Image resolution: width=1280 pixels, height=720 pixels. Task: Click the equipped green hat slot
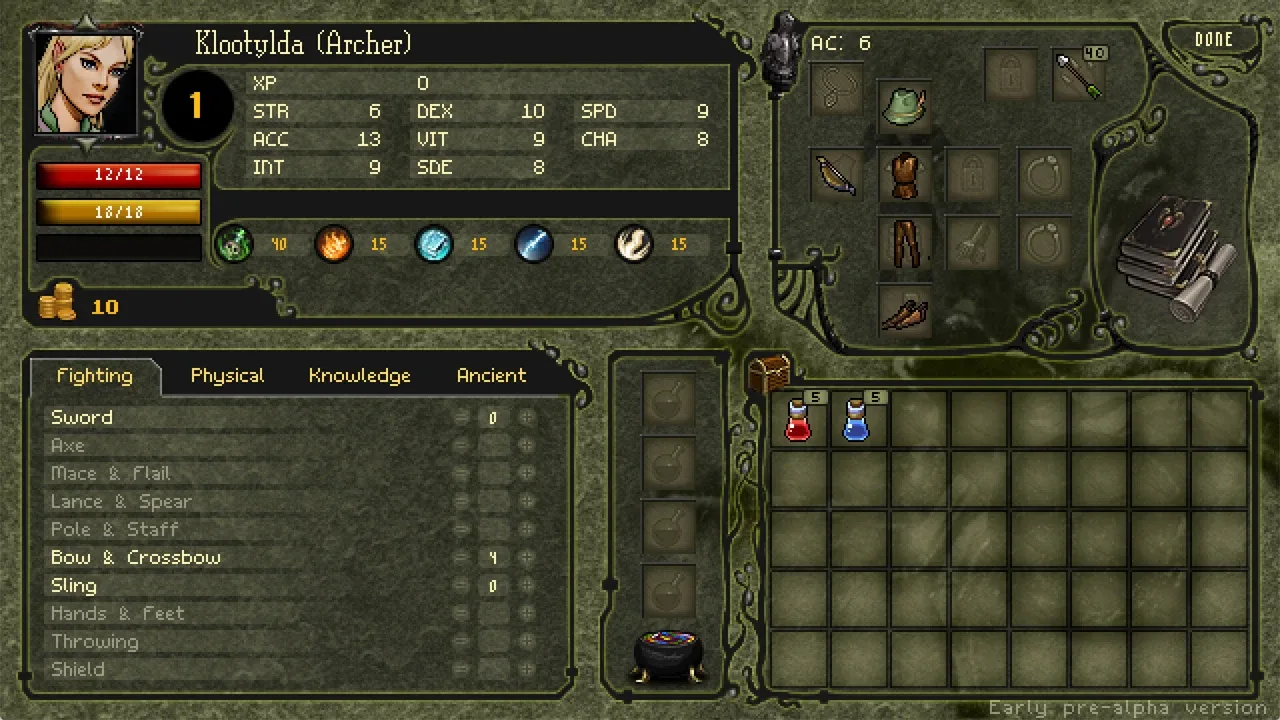905,105
